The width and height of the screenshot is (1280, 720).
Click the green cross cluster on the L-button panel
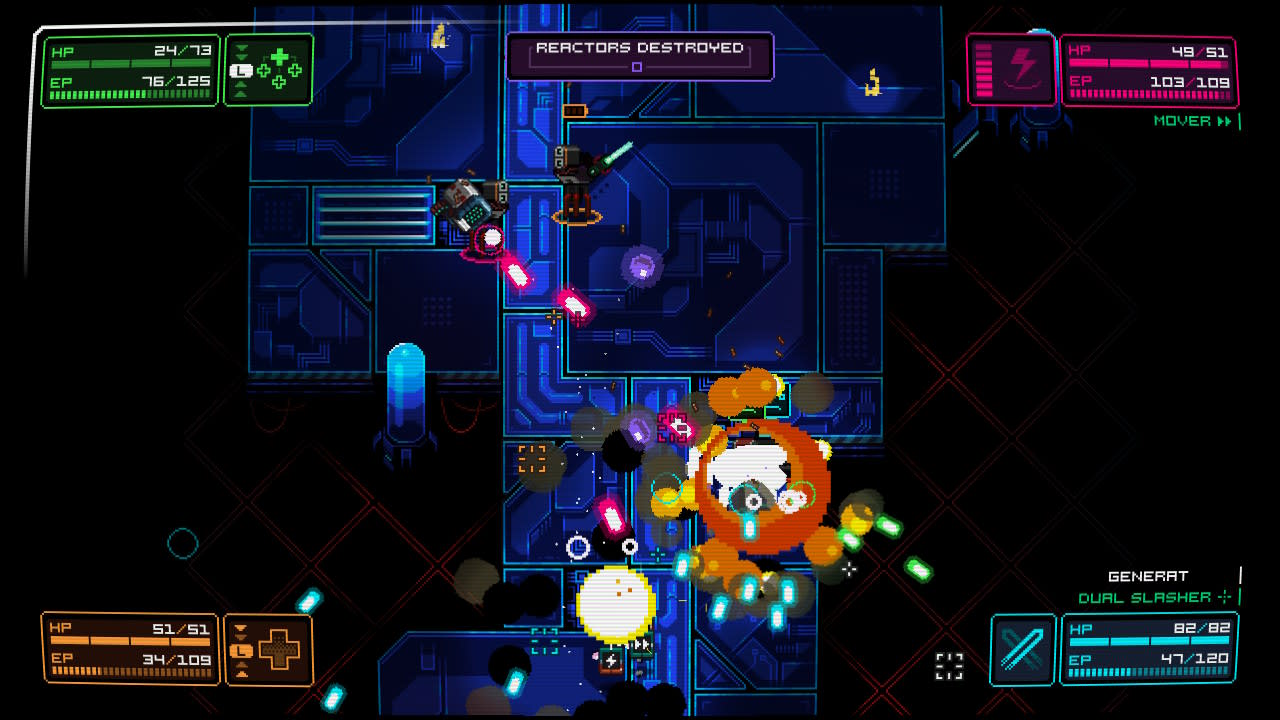(278, 70)
